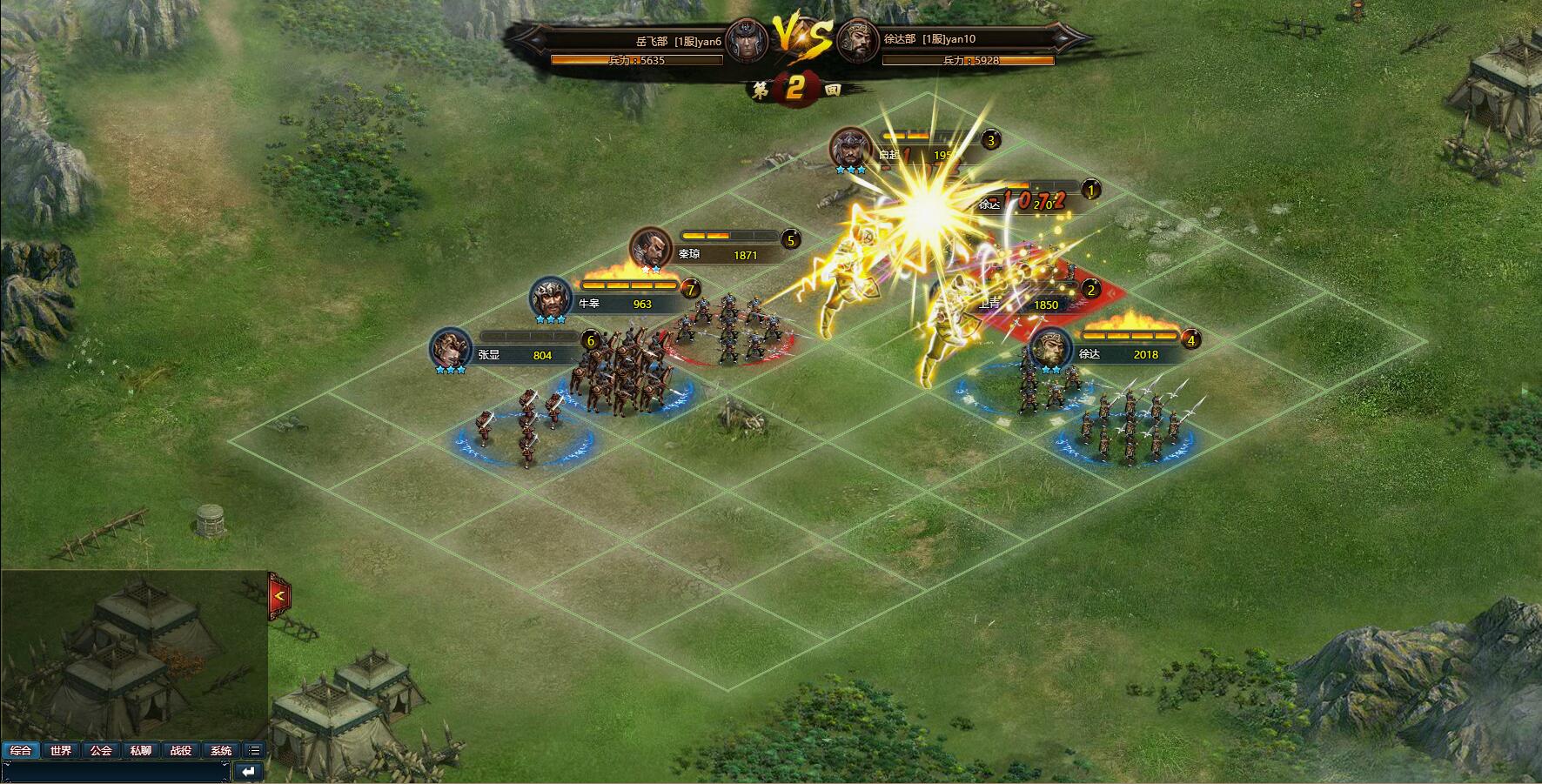Choose general 张显's unit portrait
Viewport: 1542px width, 784px height.
click(x=452, y=349)
